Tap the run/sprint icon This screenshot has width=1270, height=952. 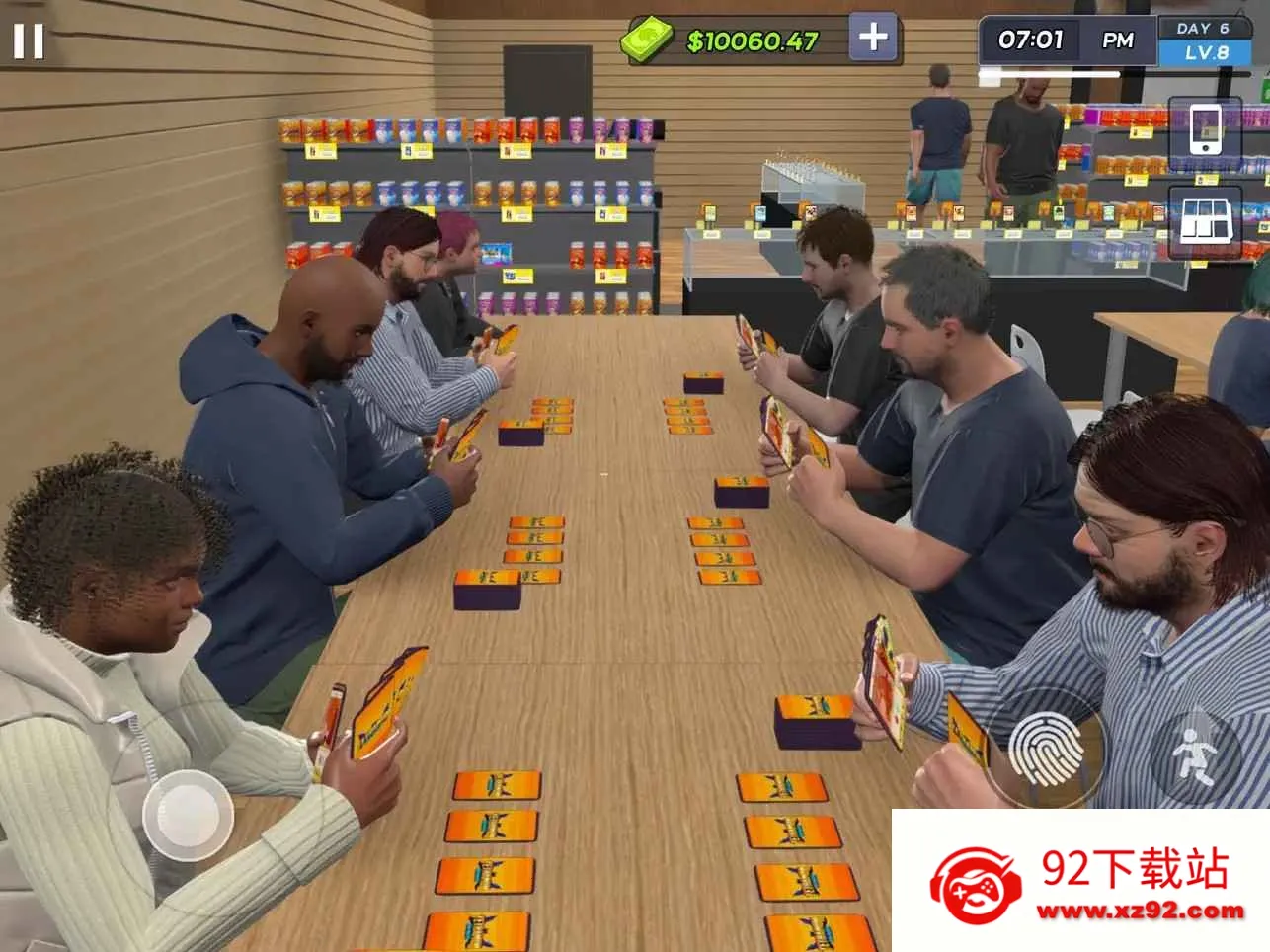1198,754
